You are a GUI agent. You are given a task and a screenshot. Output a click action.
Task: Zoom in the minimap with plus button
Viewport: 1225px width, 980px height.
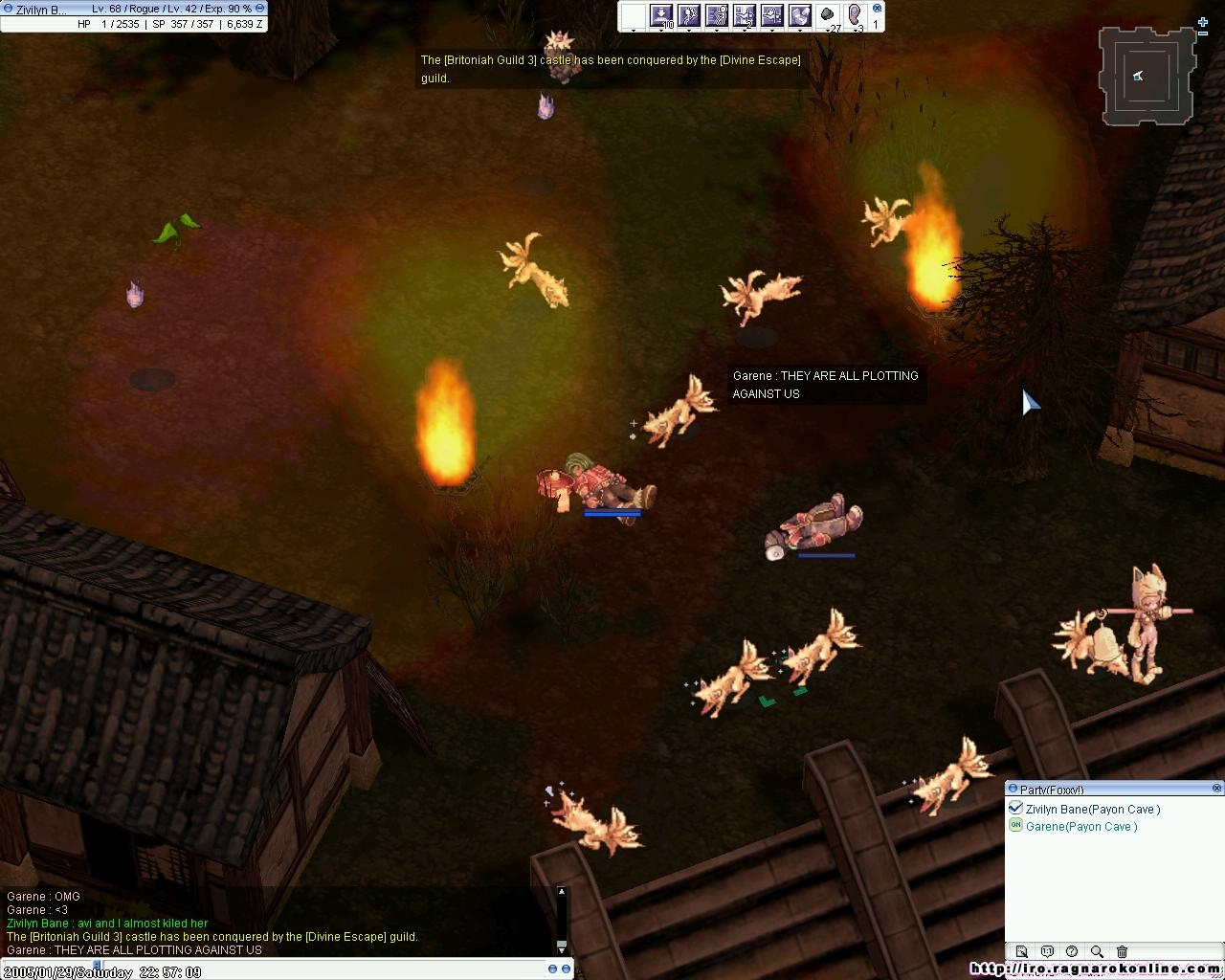click(1203, 22)
